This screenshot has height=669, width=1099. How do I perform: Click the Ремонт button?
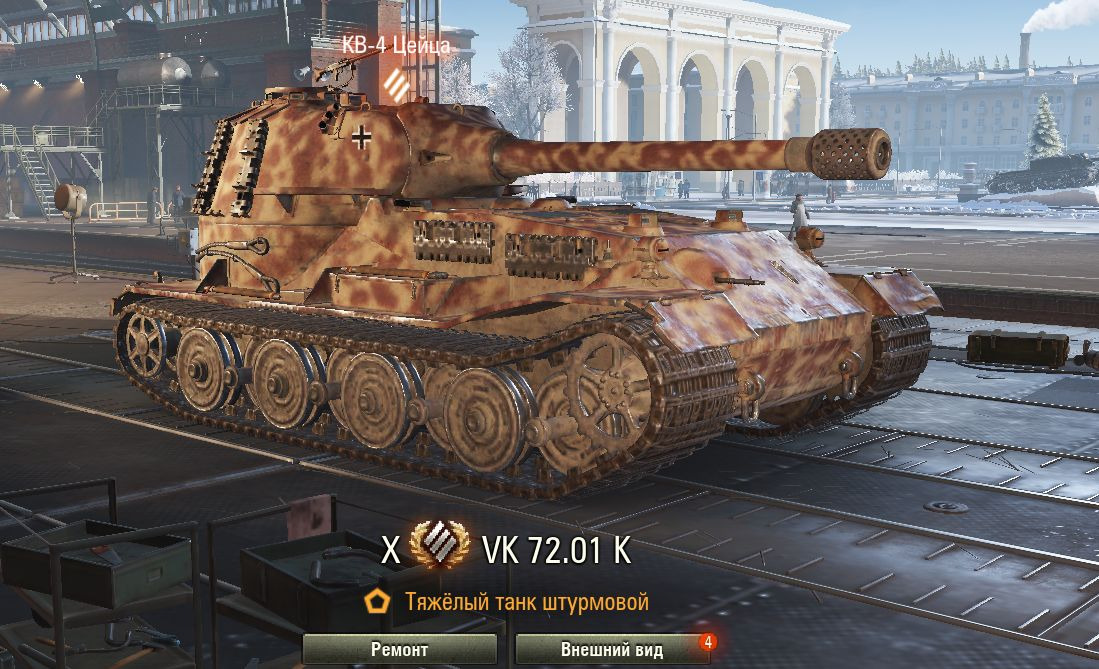(x=399, y=649)
